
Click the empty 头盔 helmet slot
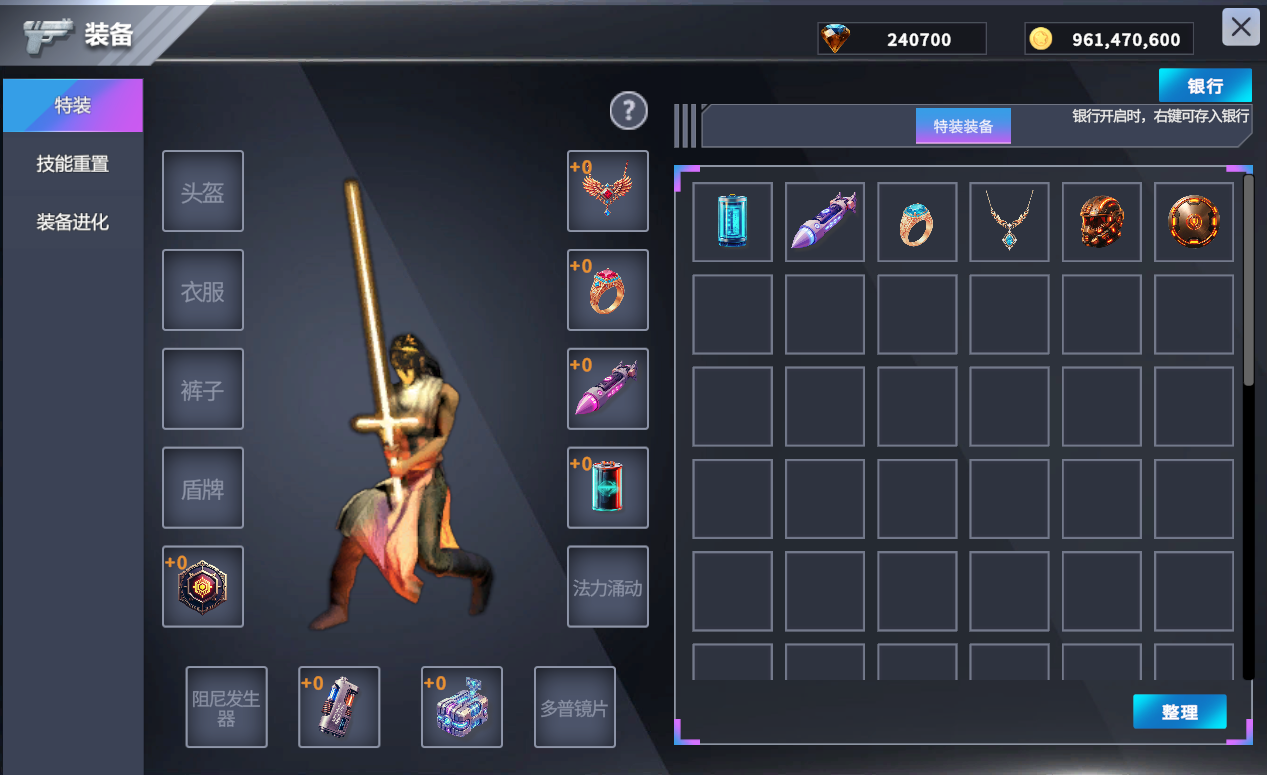203,191
